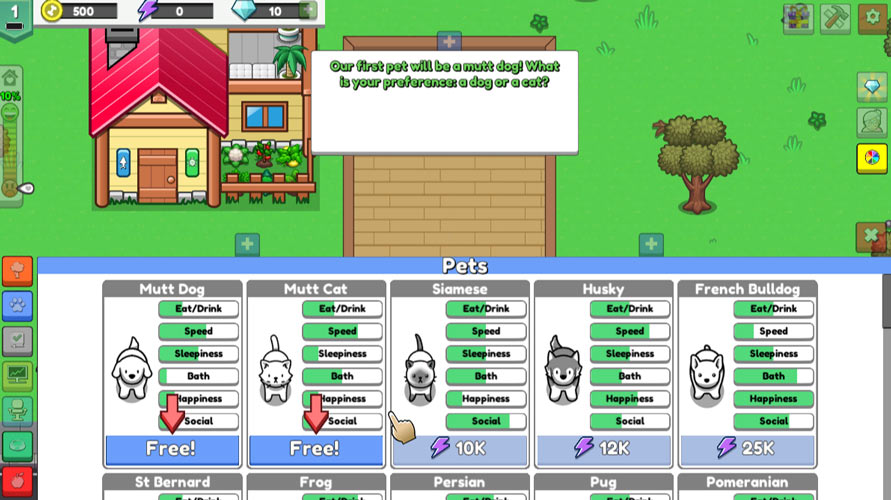Viewport: 891px width, 500px height.
Task: Open the office chair furniture category
Action: point(17,411)
